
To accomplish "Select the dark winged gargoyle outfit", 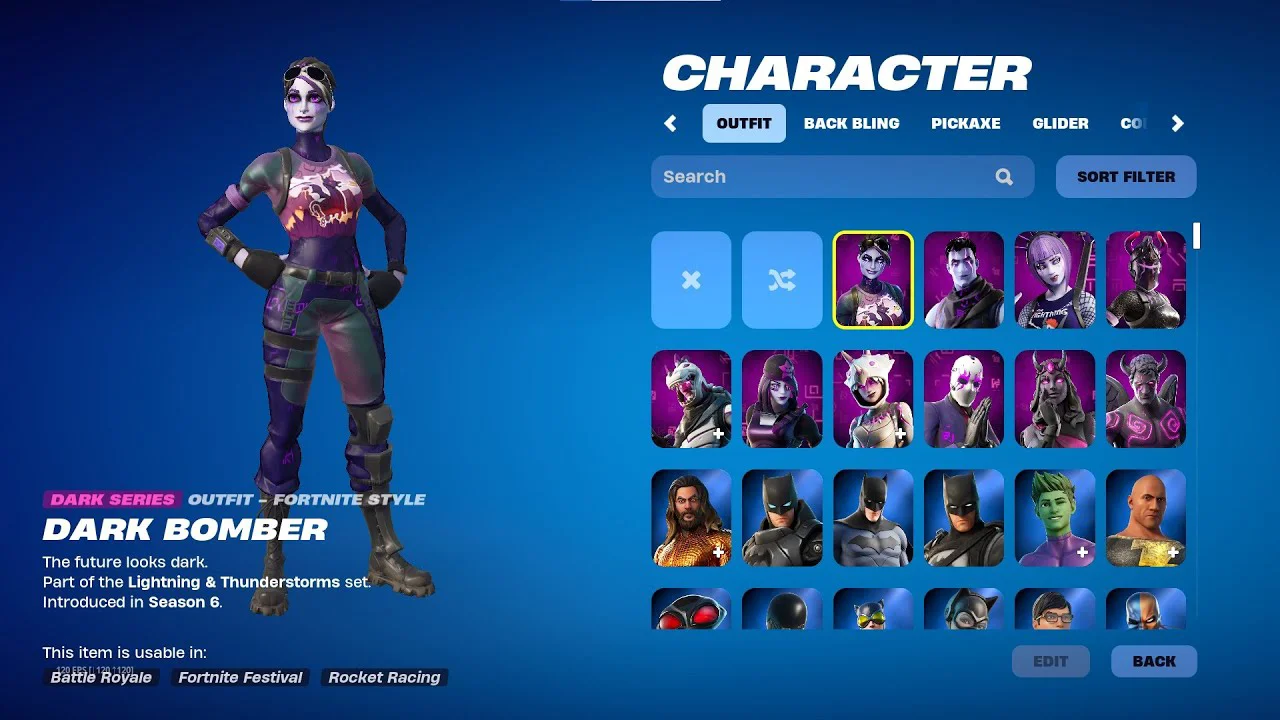I will click(1146, 399).
